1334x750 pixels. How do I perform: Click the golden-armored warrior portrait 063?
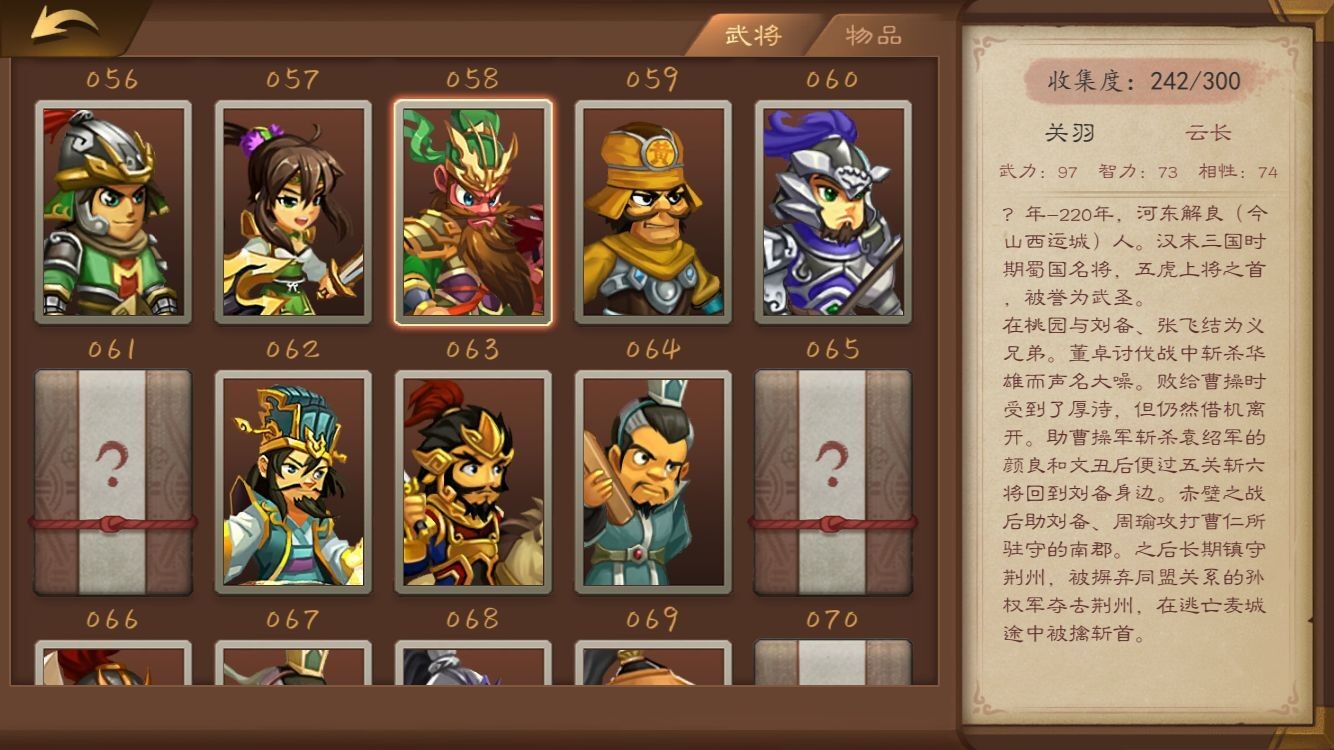coord(472,482)
